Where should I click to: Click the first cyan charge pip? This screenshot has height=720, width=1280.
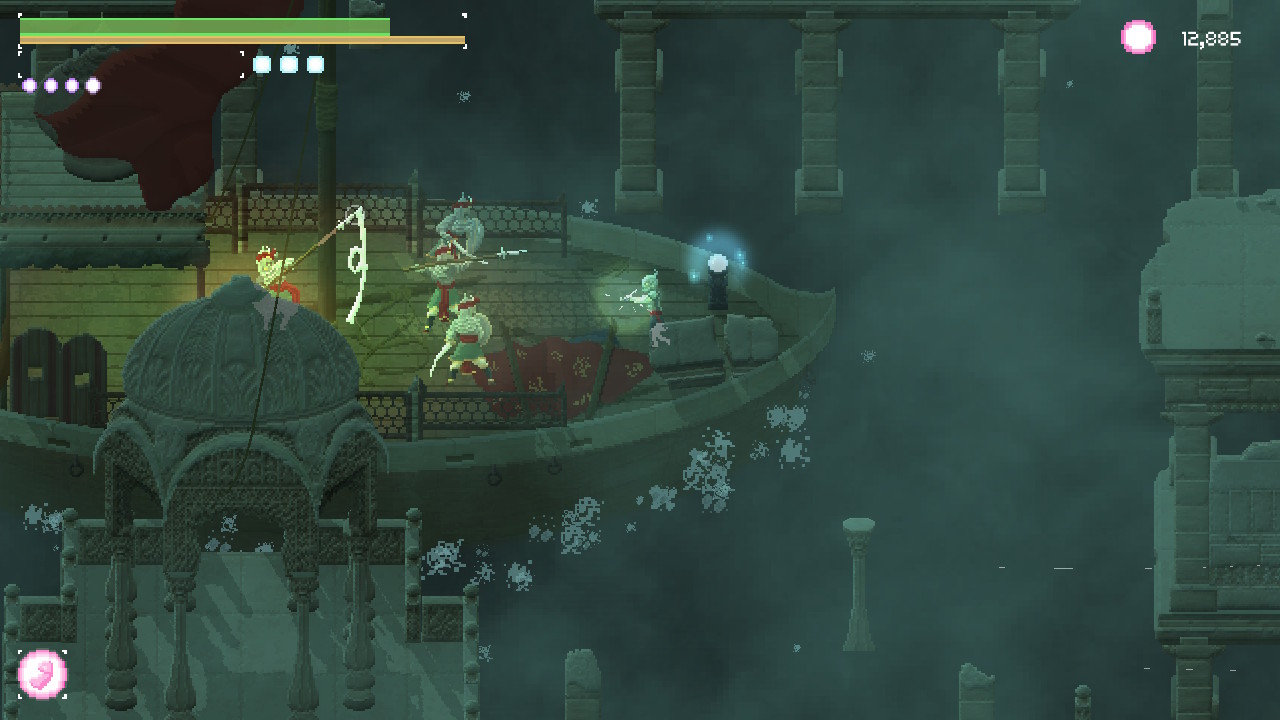tap(262, 63)
